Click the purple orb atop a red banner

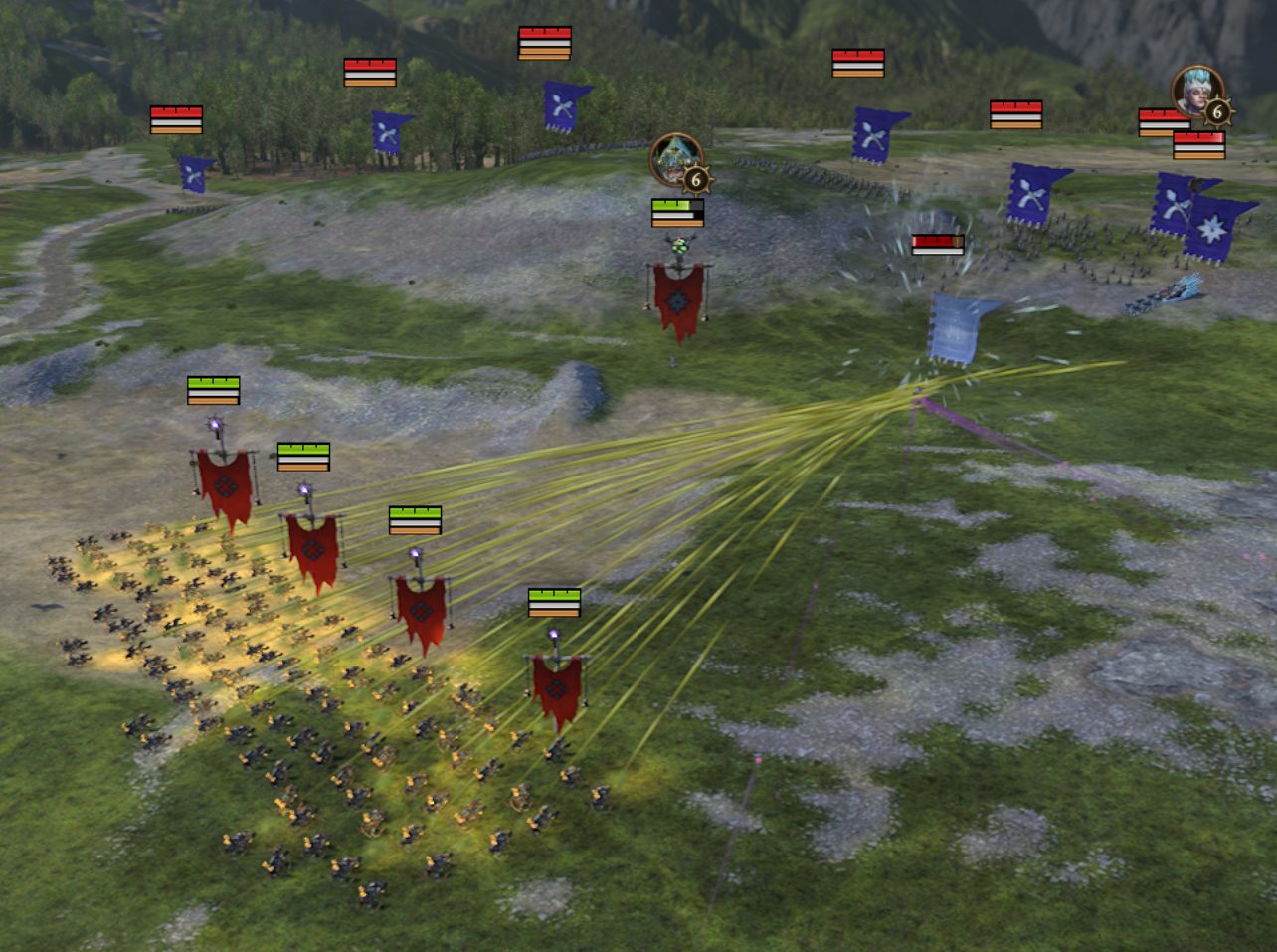(214, 425)
